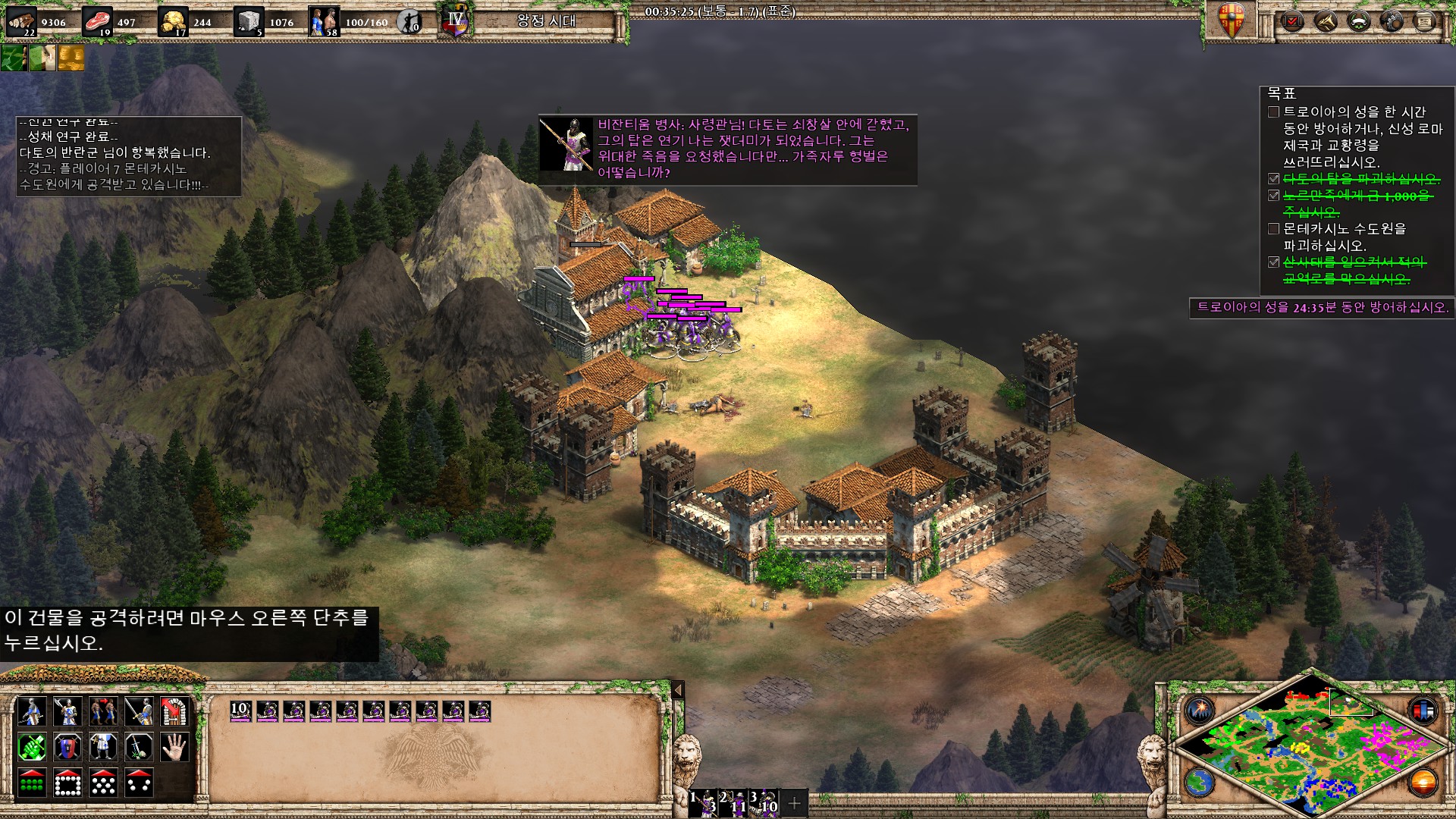Click the minimap terrain display
1456x819 pixels.
1310,747
